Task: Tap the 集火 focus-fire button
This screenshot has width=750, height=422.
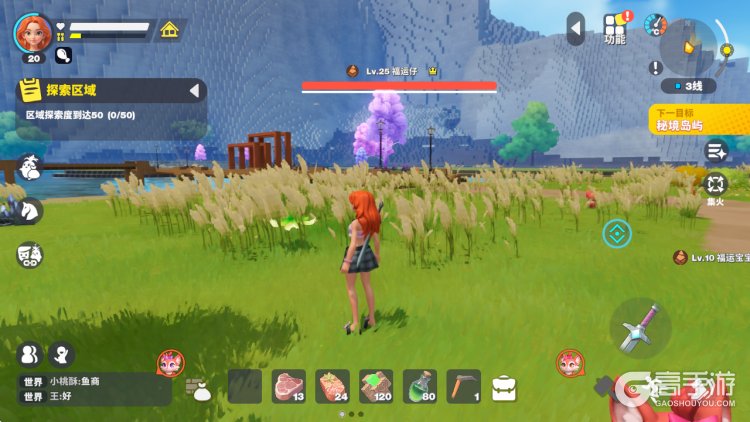Action: tap(716, 186)
